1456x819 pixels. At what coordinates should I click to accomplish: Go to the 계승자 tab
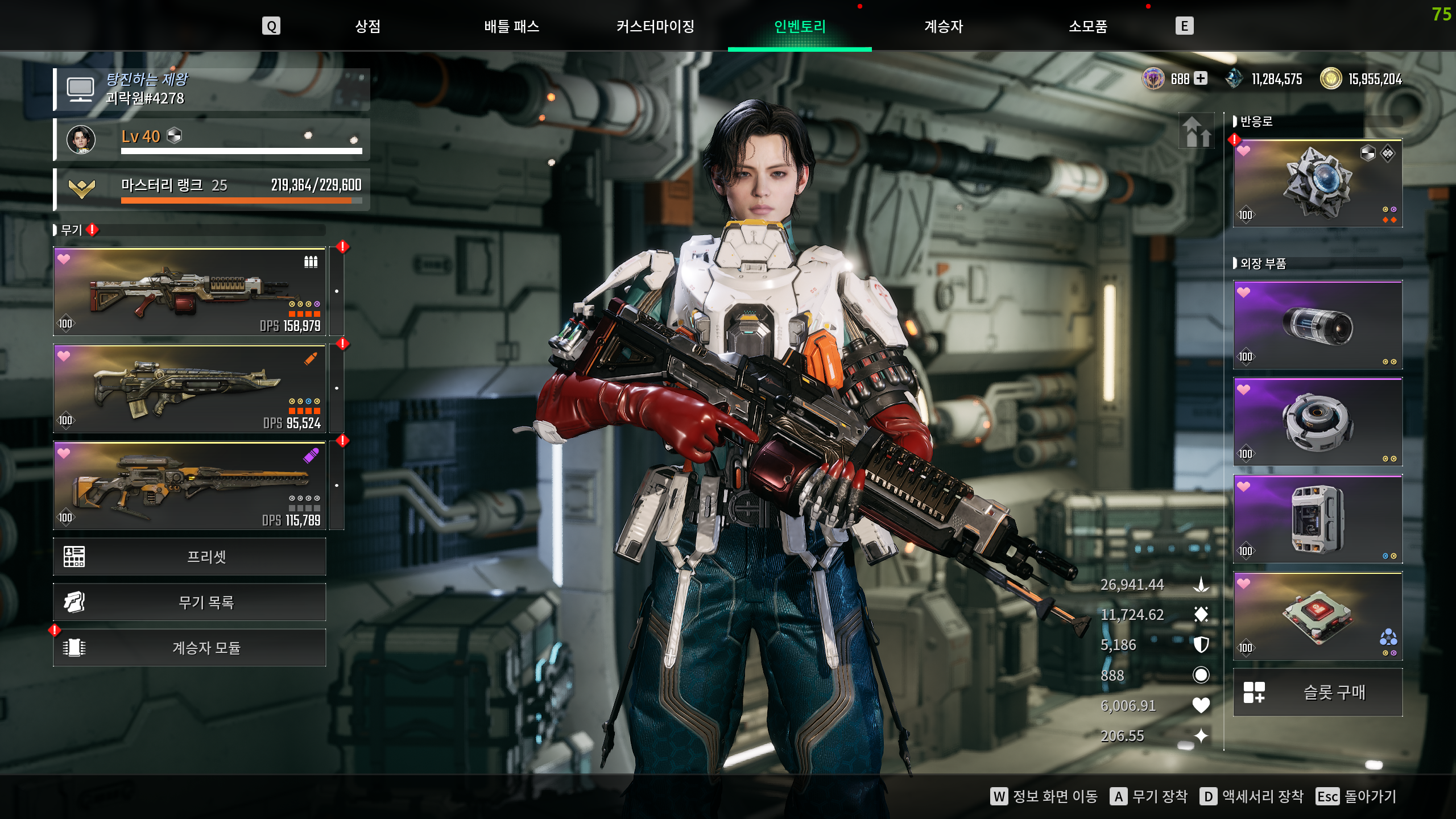tap(944, 26)
